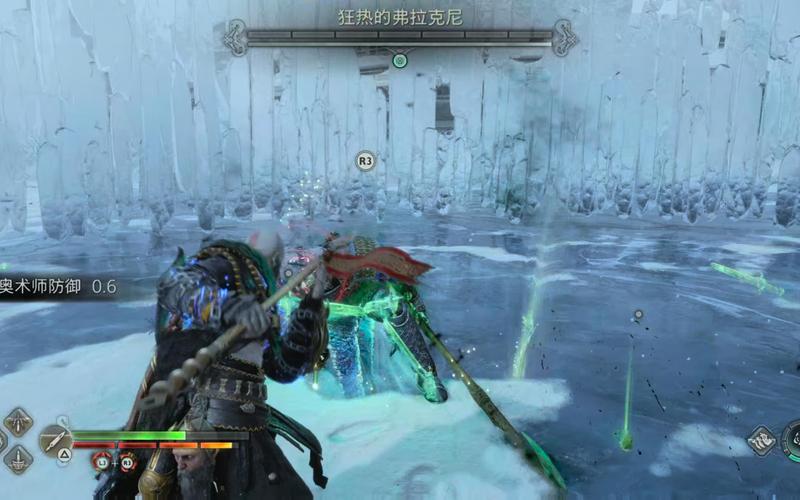
Task: Select the equipped spear weapon circle icon
Action: point(54,439)
